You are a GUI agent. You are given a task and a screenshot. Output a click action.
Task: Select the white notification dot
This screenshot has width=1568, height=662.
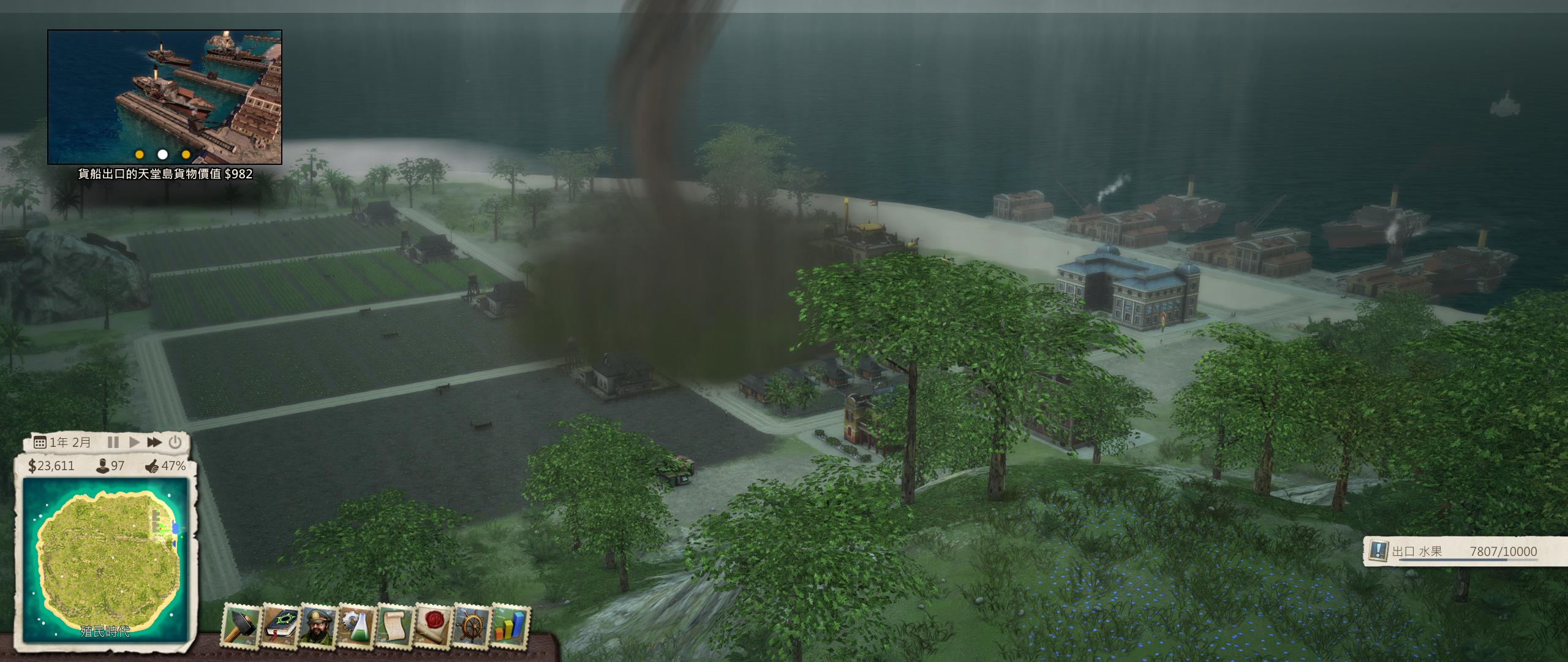tap(162, 154)
